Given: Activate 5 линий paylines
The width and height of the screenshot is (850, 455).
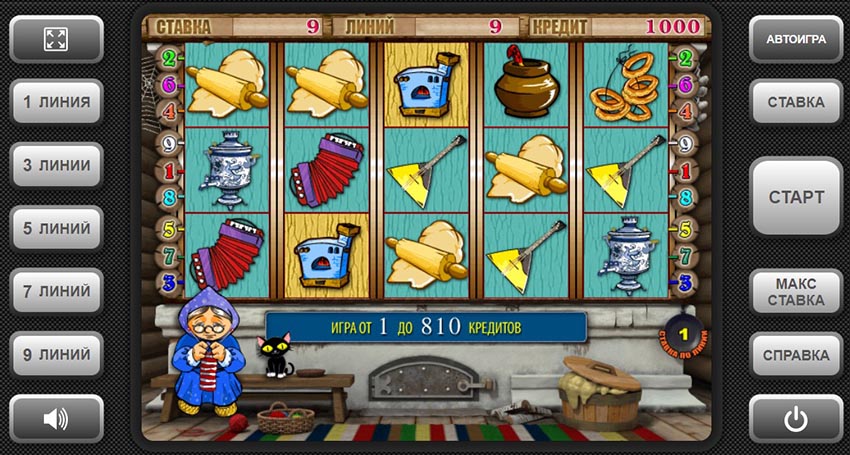Looking at the screenshot, I should 56,228.
